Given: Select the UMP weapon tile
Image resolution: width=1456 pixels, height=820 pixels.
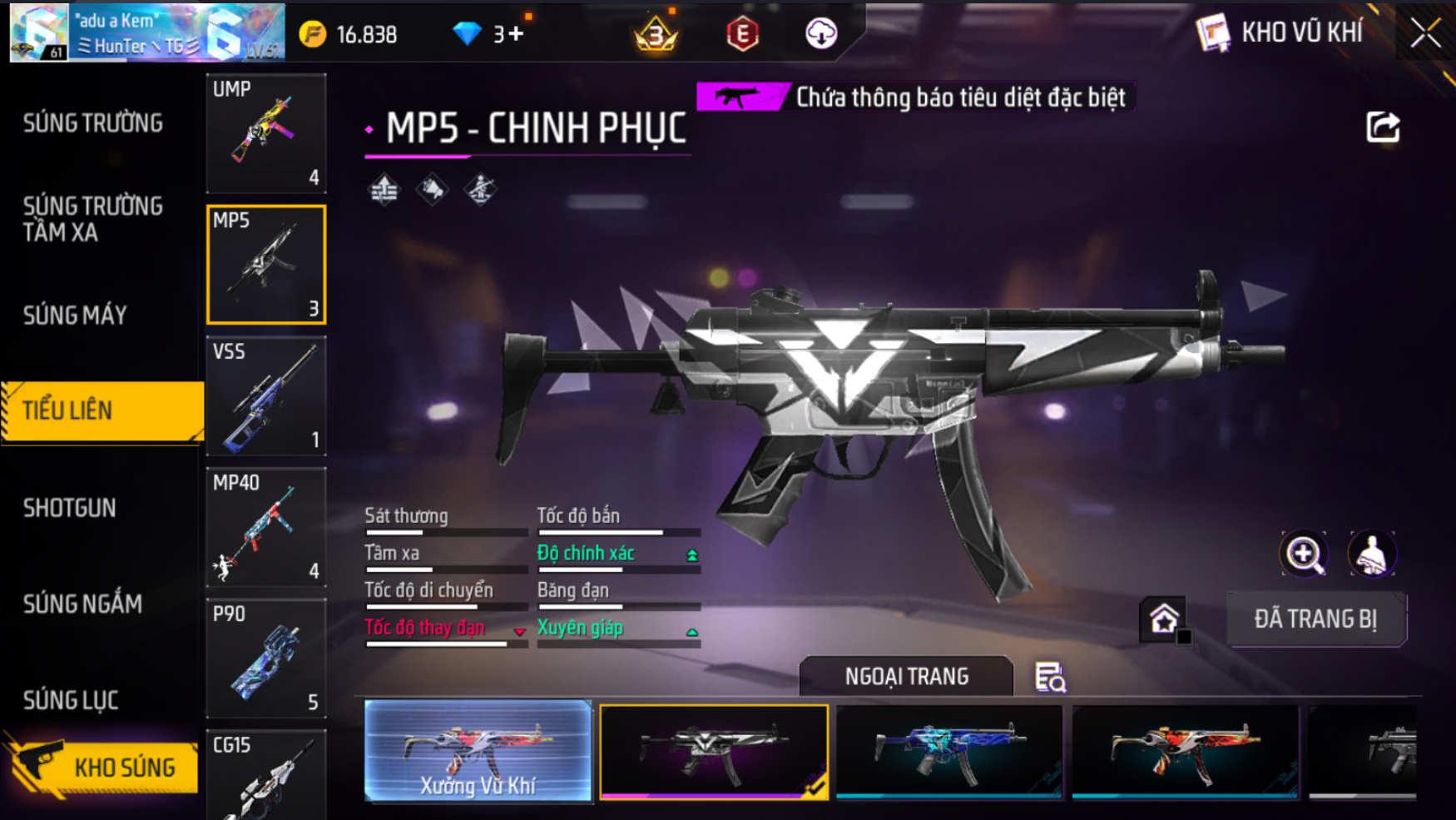Looking at the screenshot, I should click(x=266, y=133).
